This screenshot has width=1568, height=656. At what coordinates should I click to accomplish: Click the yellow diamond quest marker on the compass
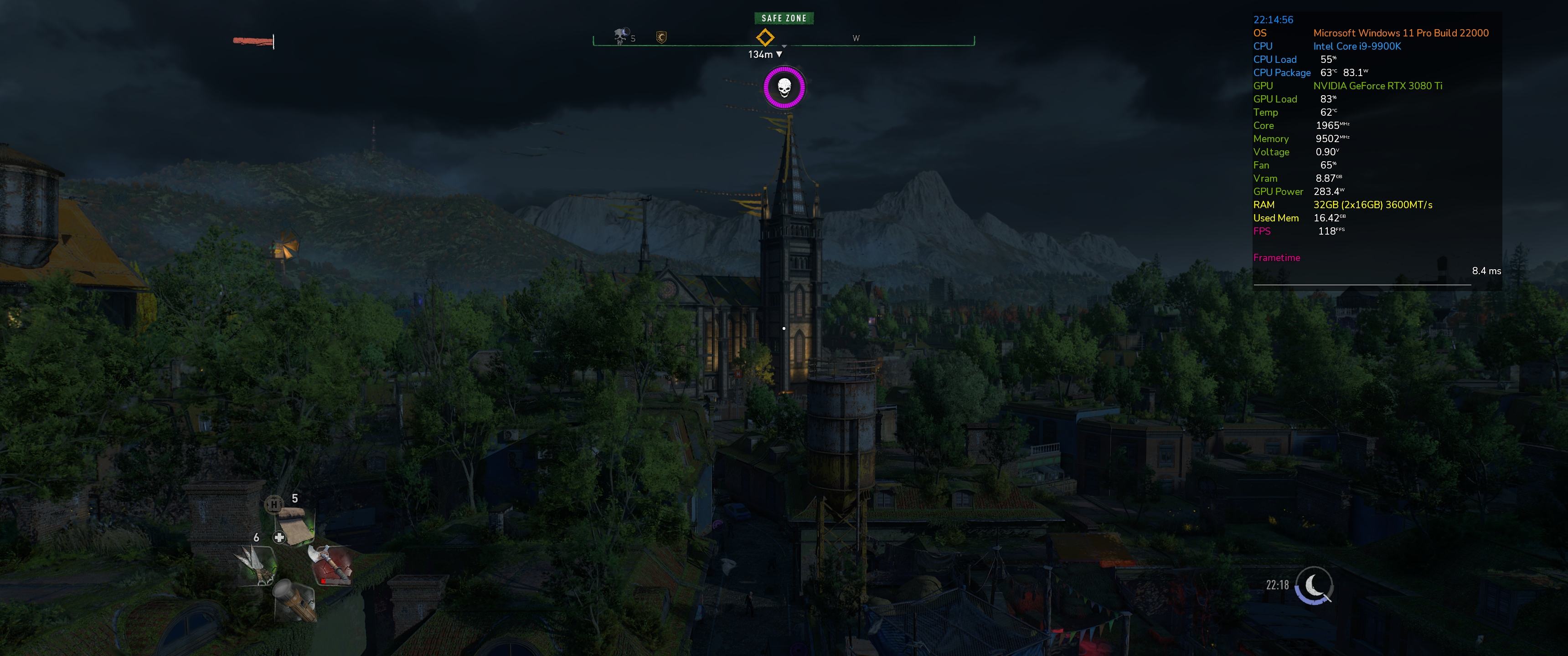coord(764,38)
